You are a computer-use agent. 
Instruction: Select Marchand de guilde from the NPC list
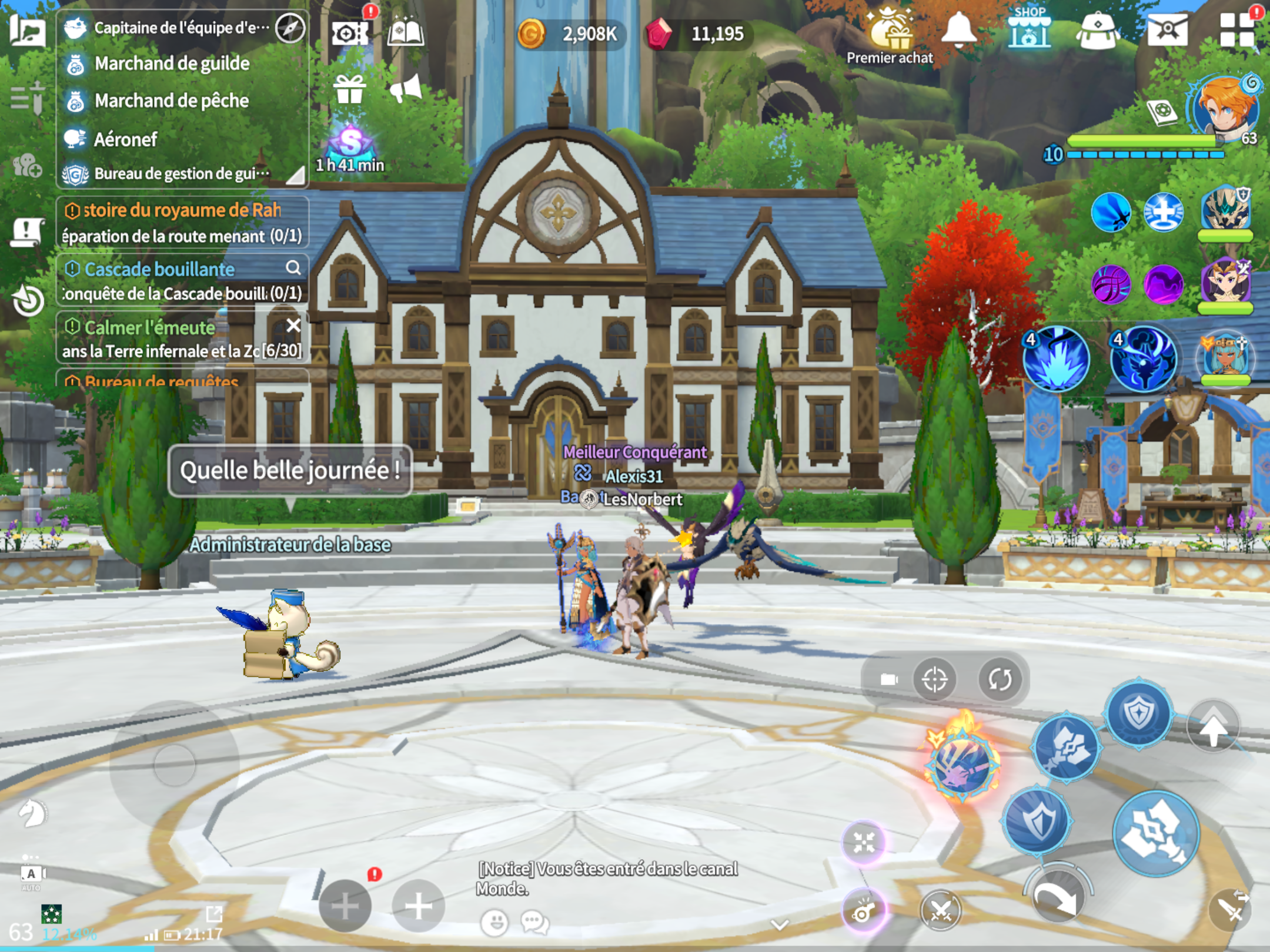[172, 63]
